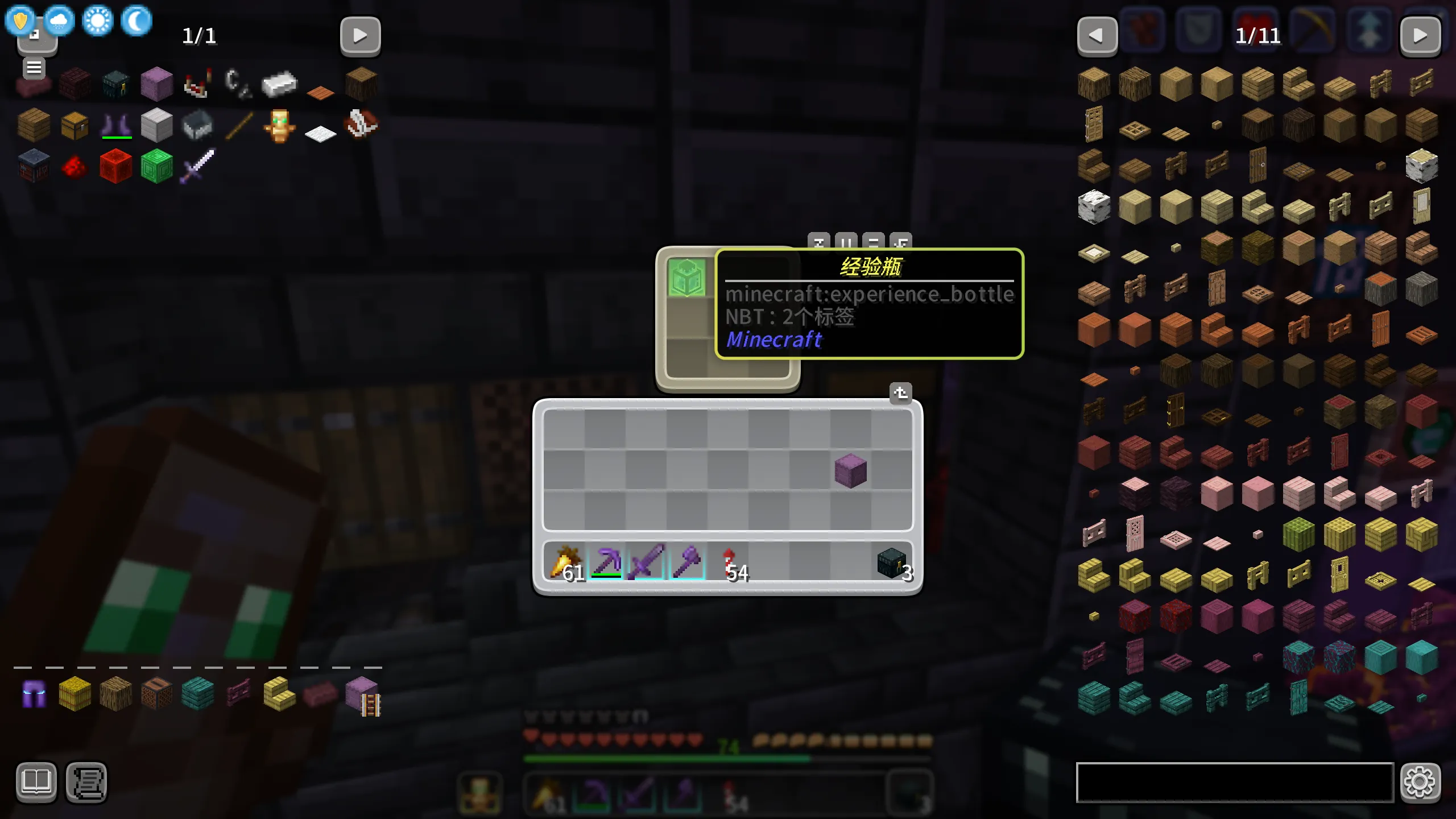Click the rain weather toggle icon

(59, 22)
